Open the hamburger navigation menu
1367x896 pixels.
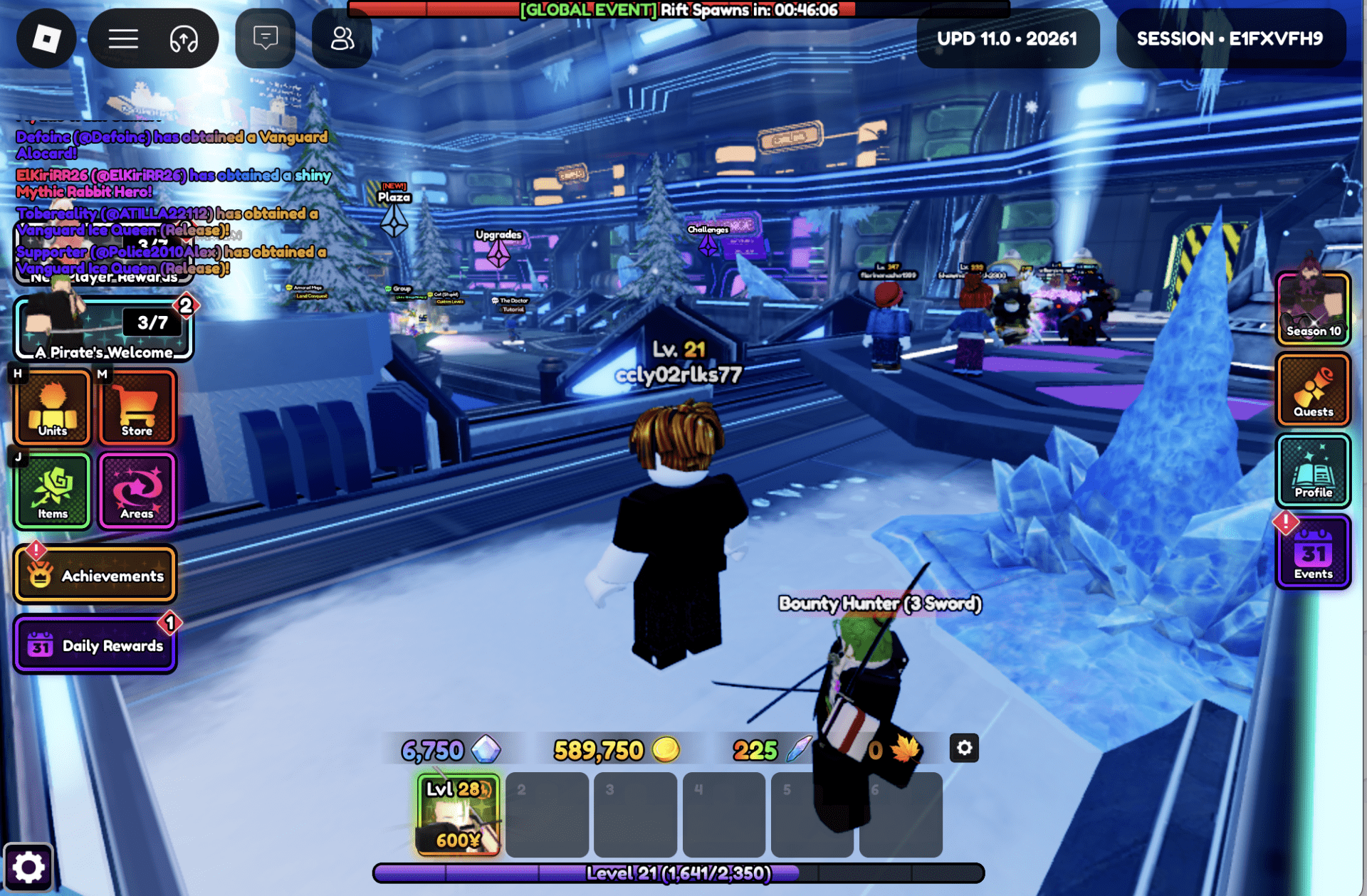[x=122, y=39]
